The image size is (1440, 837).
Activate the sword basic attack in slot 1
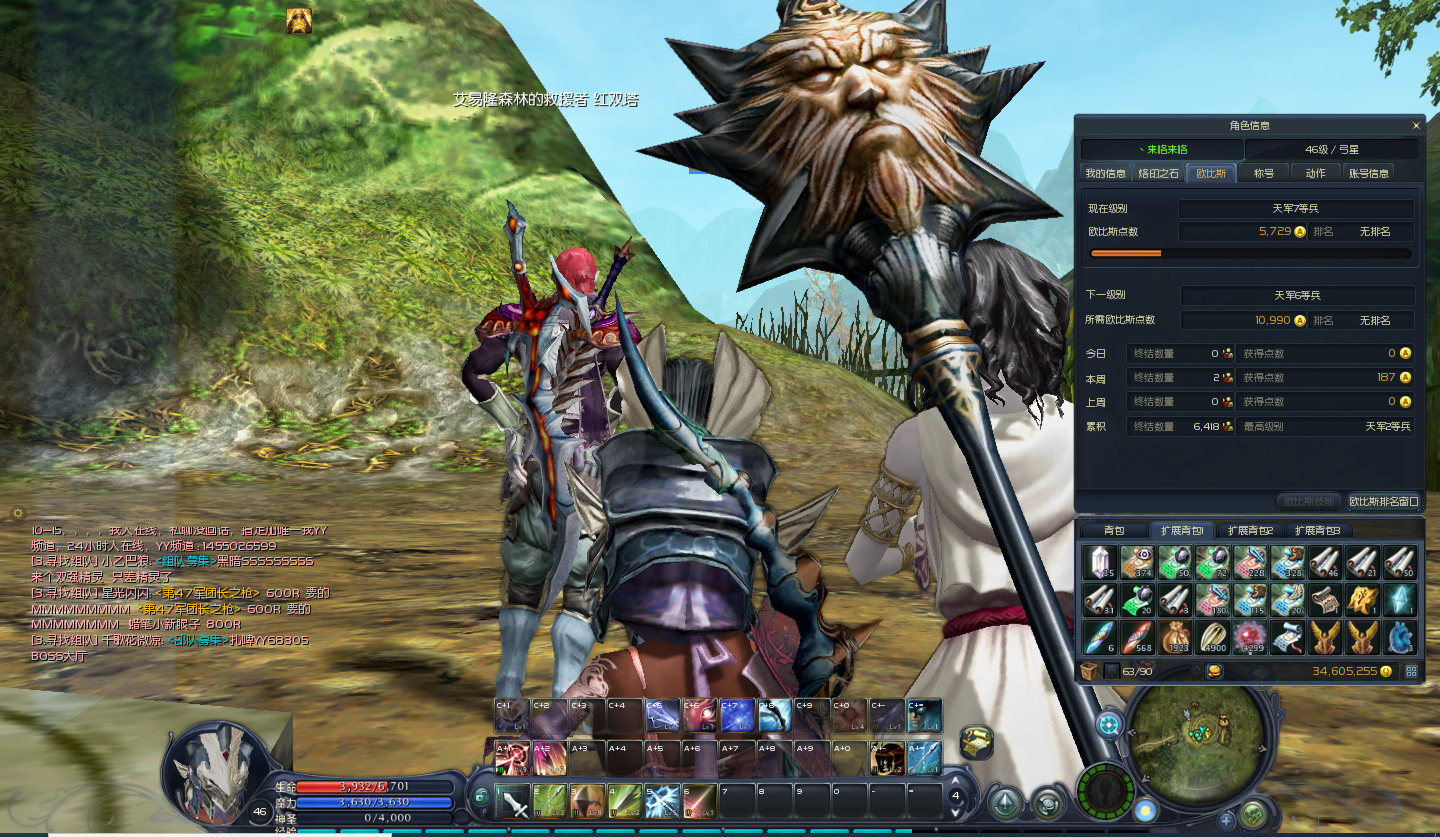click(510, 801)
